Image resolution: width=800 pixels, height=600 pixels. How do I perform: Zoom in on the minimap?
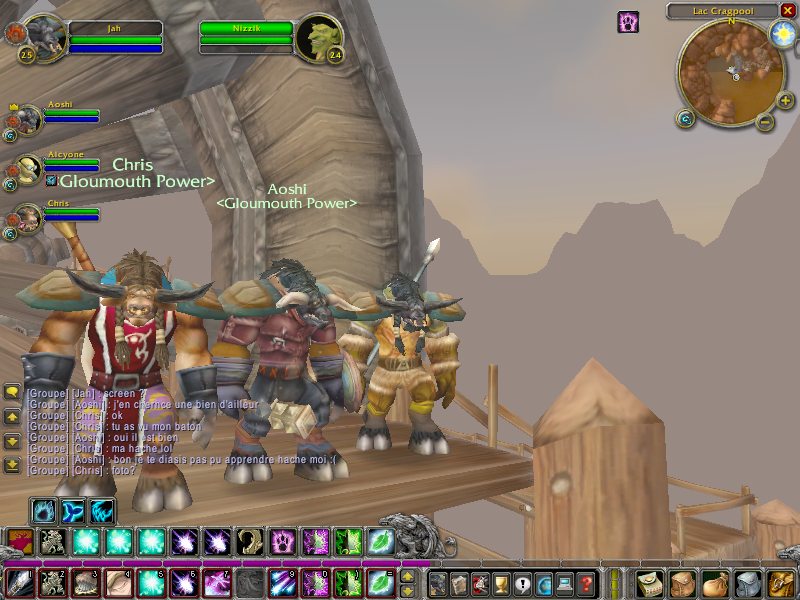point(785,101)
